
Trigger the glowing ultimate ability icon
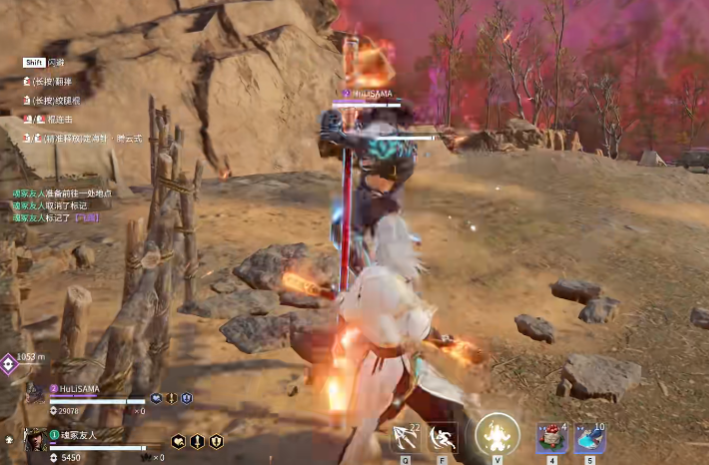[x=497, y=435]
